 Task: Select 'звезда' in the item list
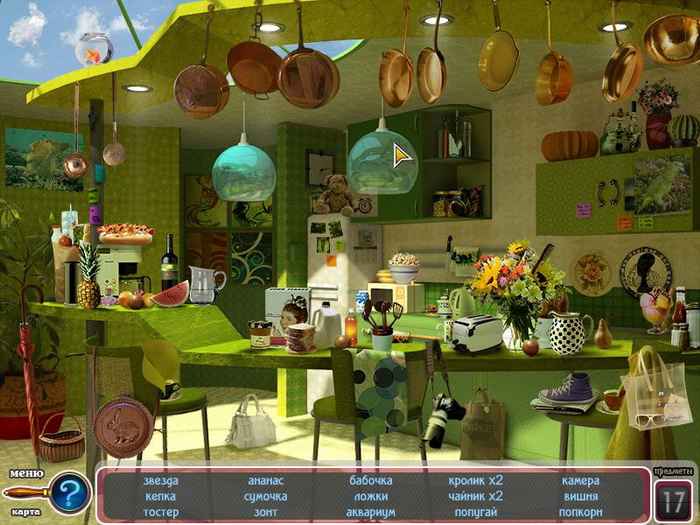(x=161, y=480)
